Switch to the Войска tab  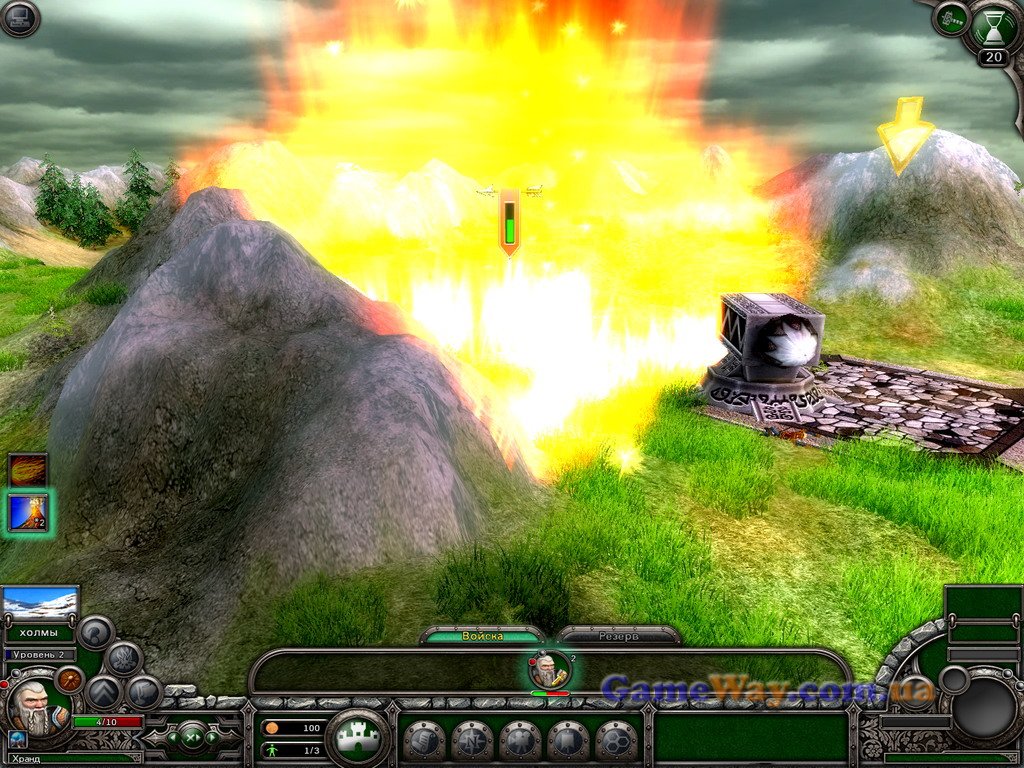tap(483, 636)
